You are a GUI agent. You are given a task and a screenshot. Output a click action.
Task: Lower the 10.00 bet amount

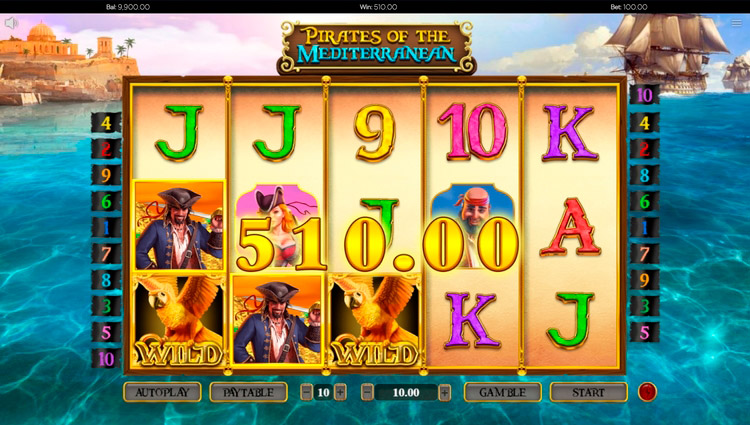367,392
